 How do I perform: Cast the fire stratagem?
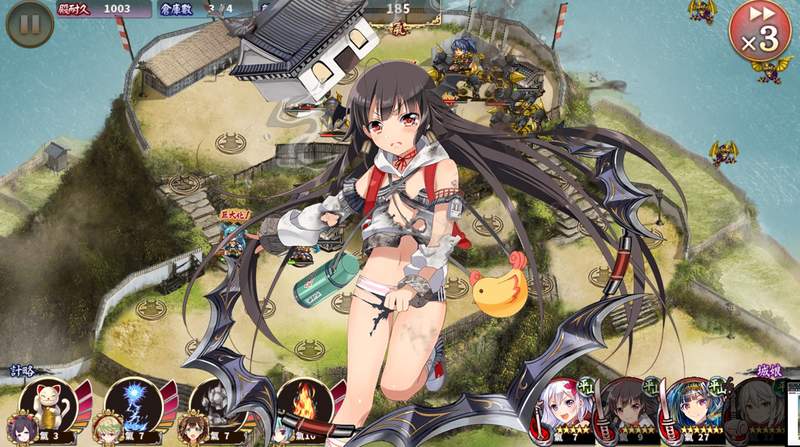pyautogui.click(x=303, y=403)
